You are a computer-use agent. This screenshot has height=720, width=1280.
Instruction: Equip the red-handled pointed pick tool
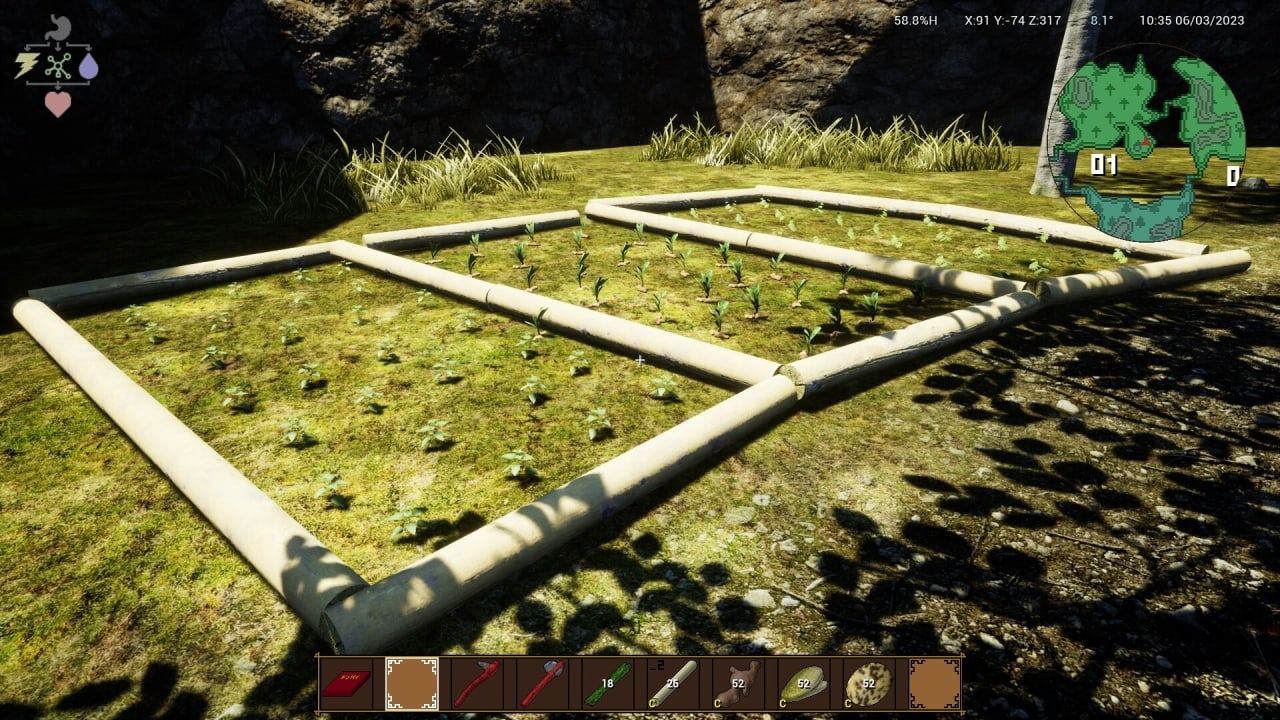pos(476,684)
